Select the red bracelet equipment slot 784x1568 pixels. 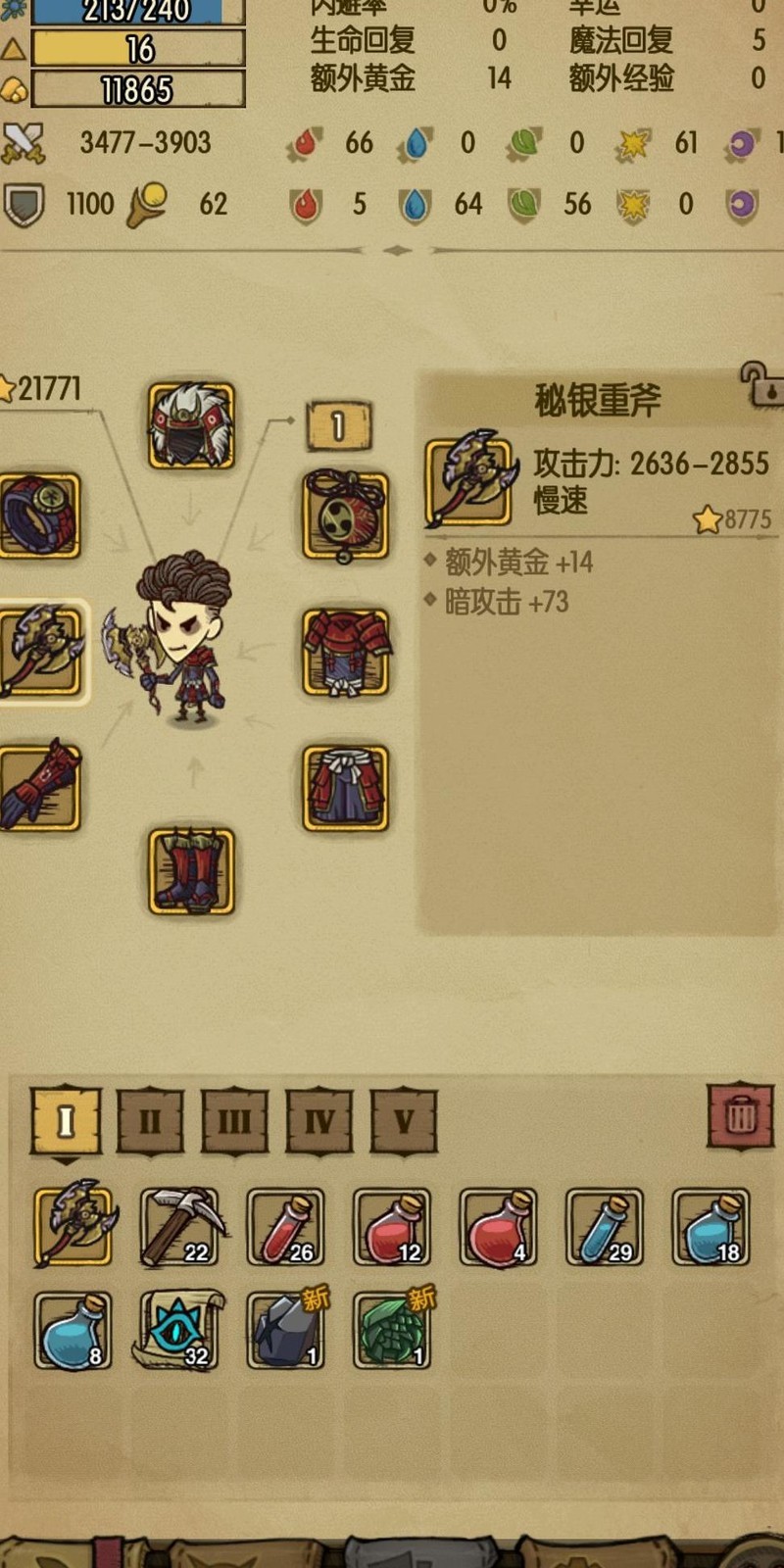39,515
